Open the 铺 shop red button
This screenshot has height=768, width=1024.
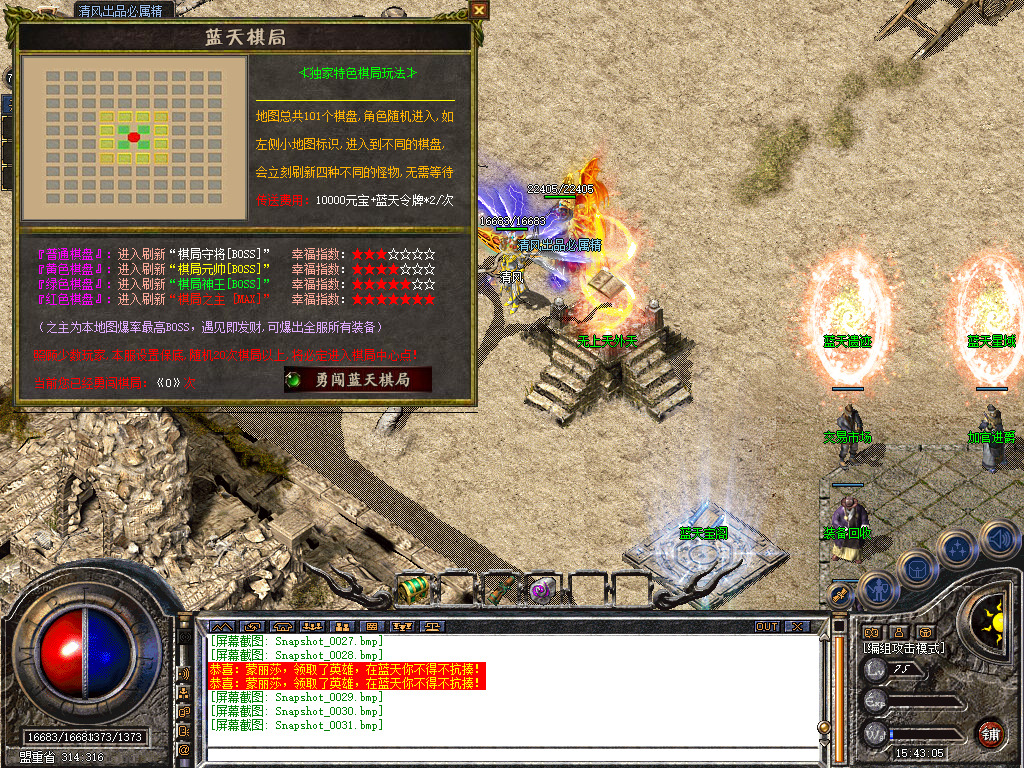[x=990, y=733]
